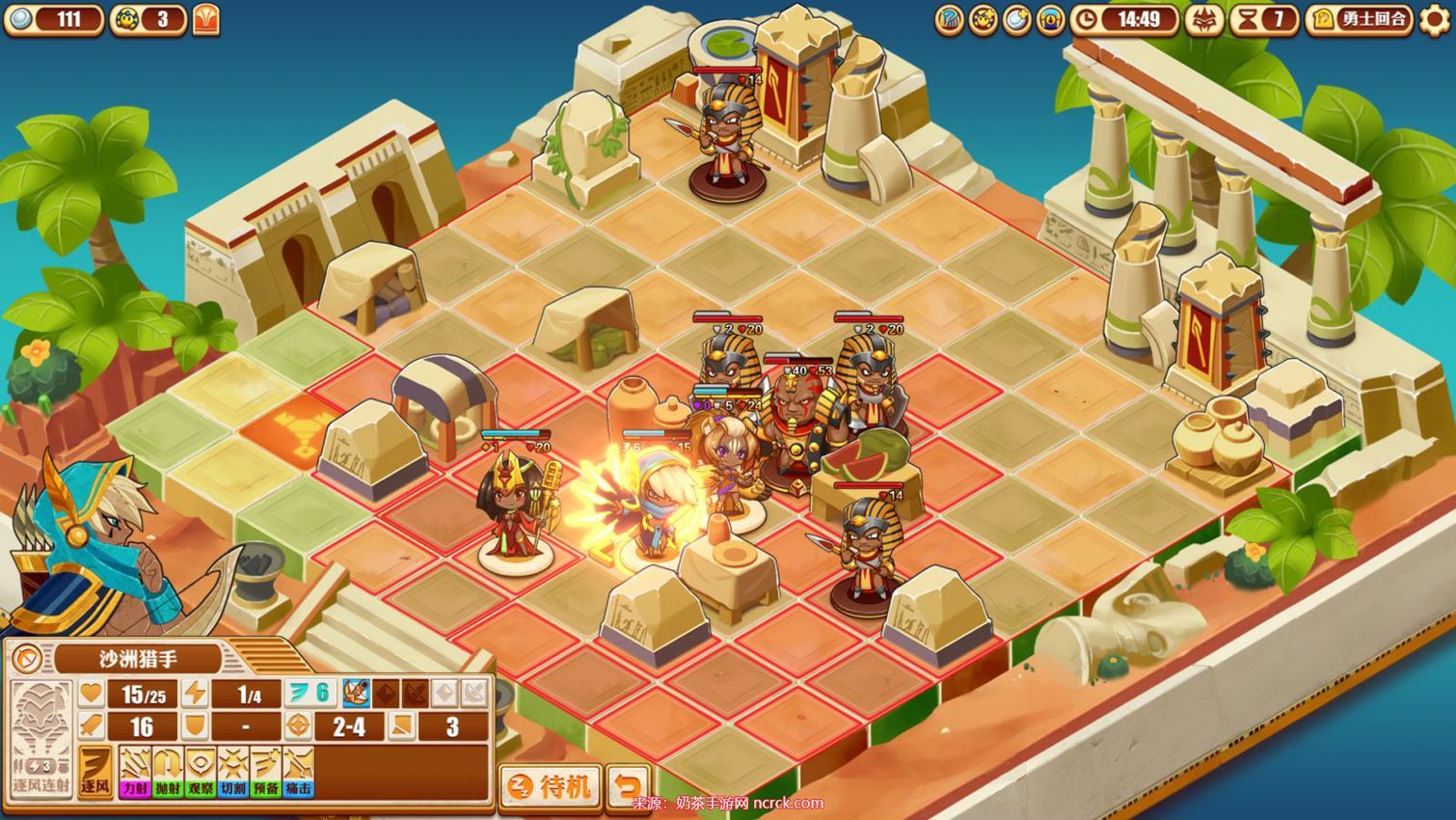Open the settings gear

pyautogui.click(x=1435, y=20)
